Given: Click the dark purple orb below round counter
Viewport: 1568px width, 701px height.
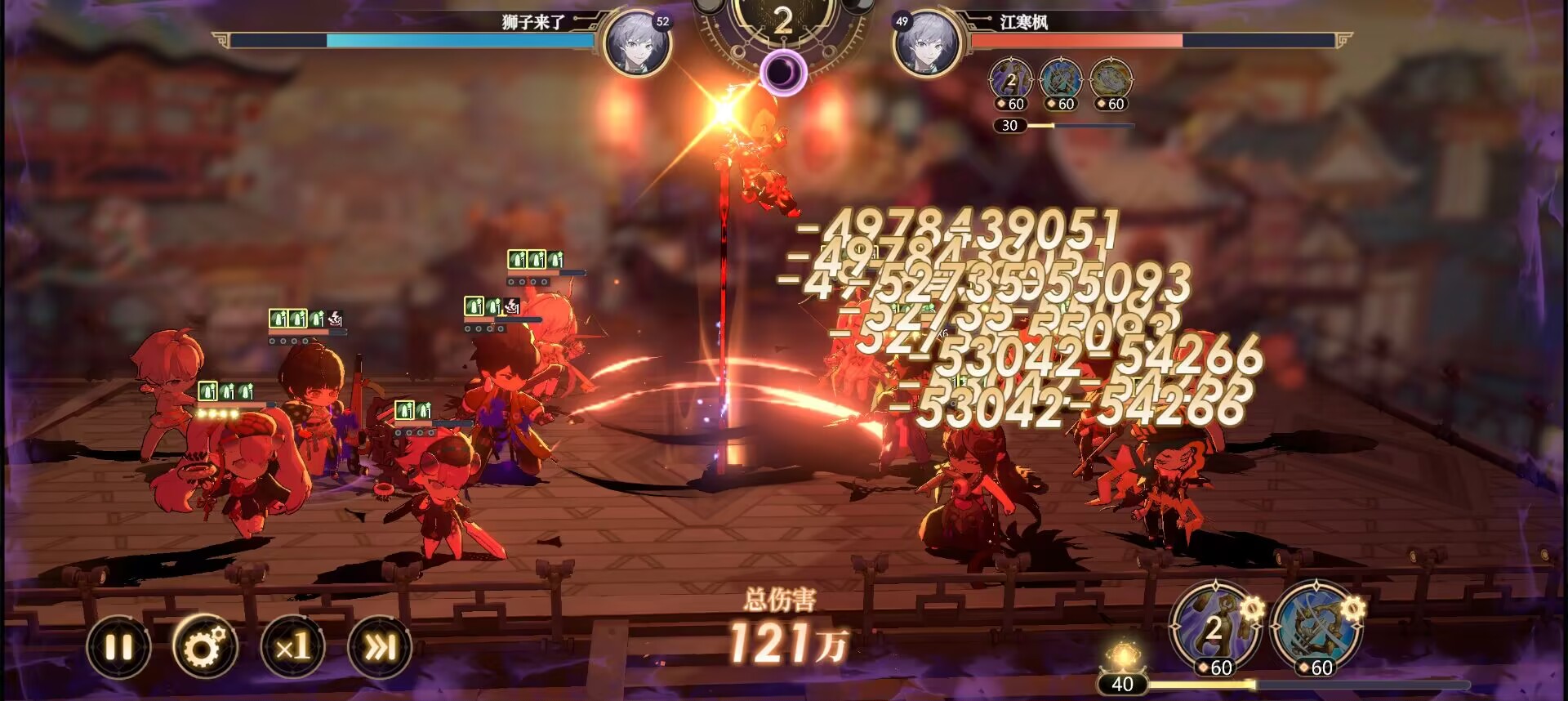Looking at the screenshot, I should [783, 73].
